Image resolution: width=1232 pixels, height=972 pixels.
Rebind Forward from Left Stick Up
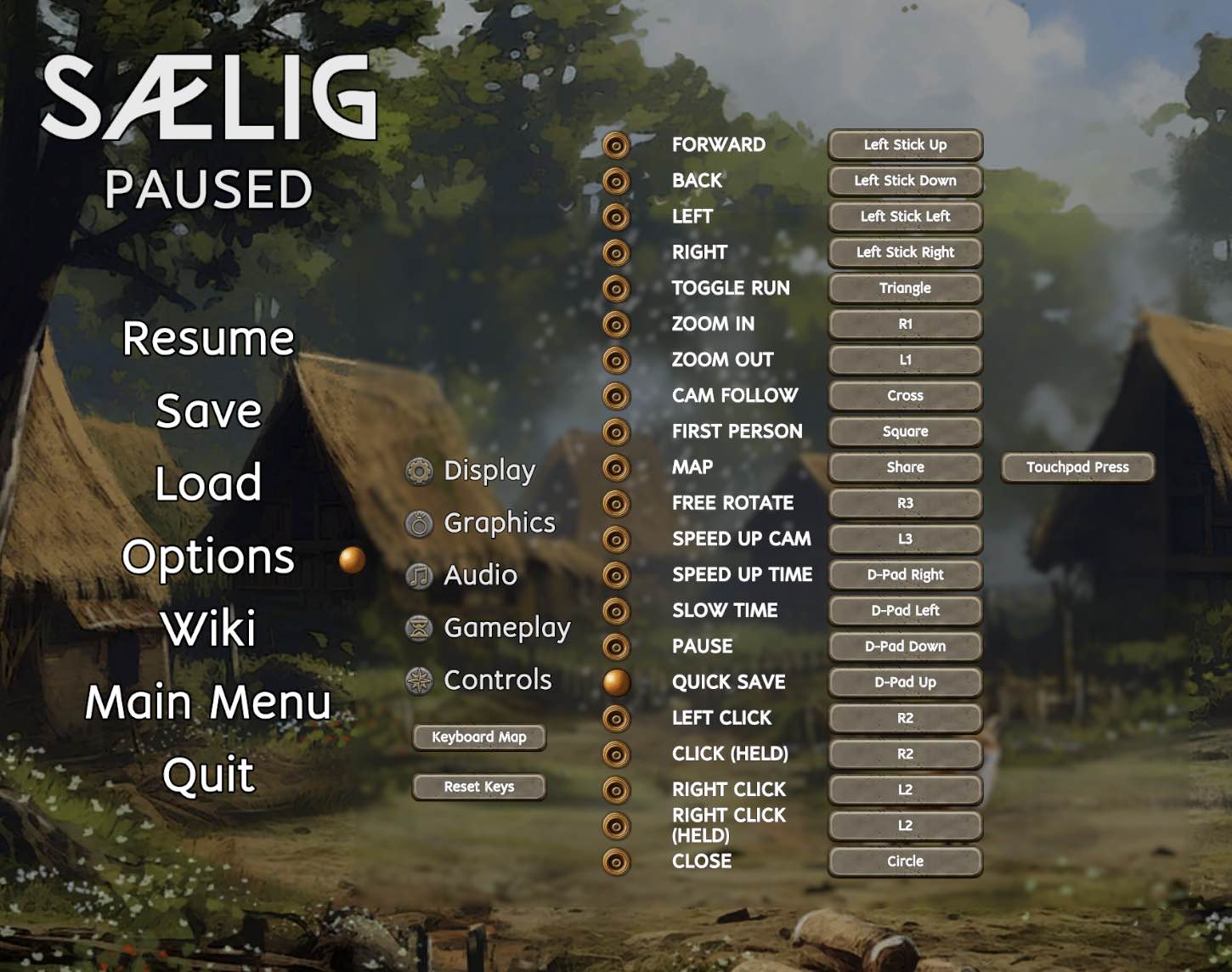tap(905, 144)
